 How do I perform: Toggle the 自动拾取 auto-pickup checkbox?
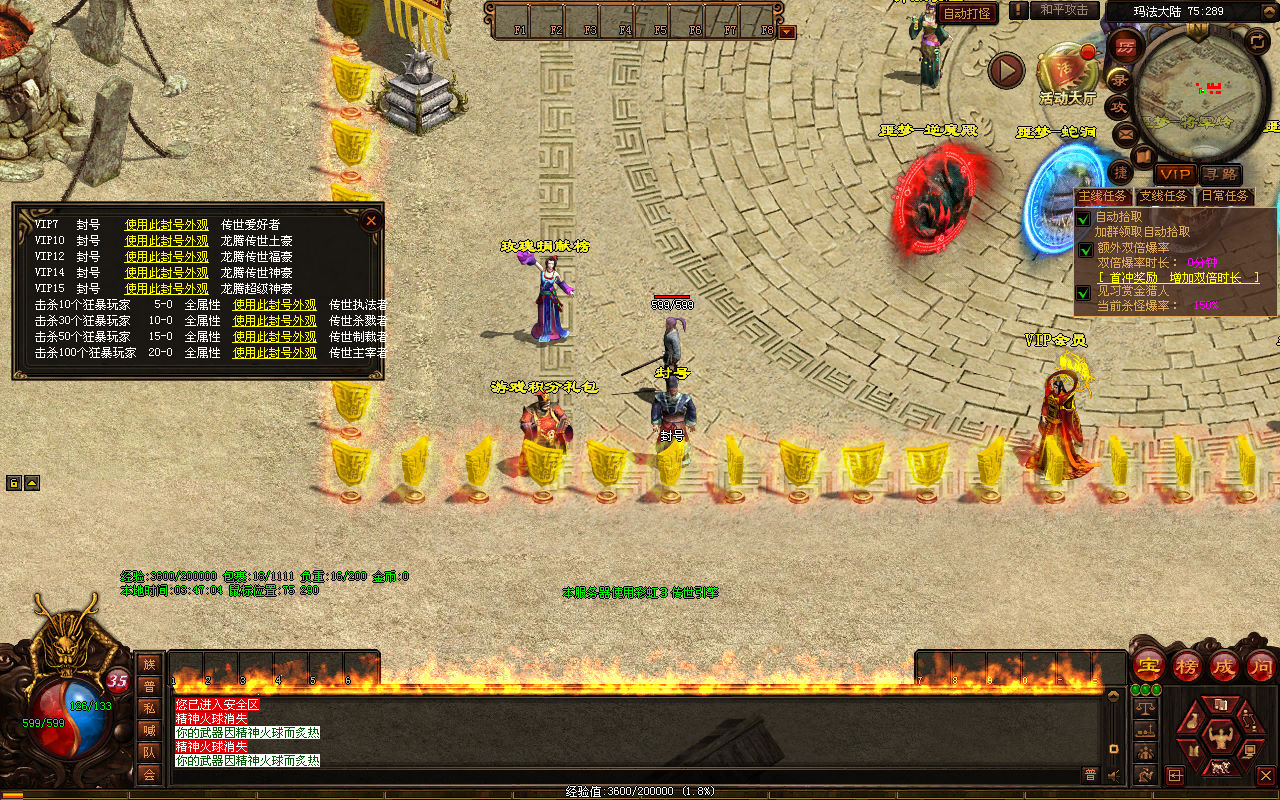tap(1084, 217)
